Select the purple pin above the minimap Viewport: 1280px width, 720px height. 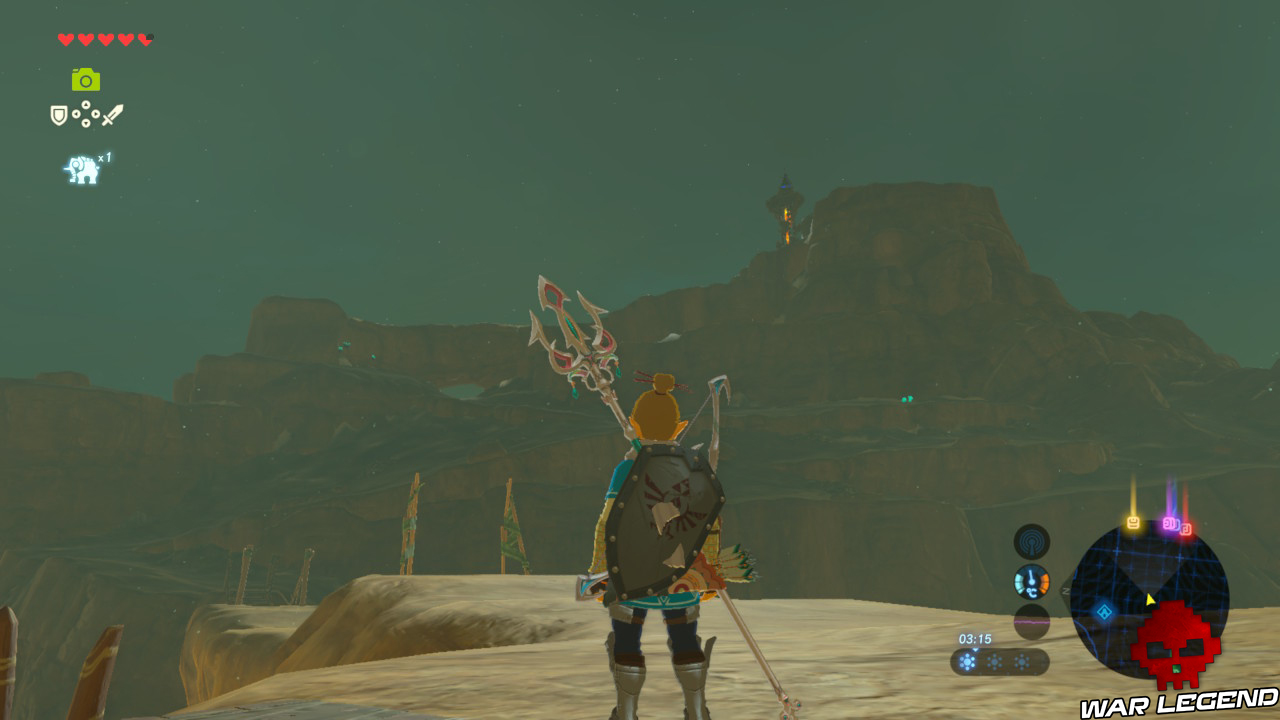pos(1170,523)
